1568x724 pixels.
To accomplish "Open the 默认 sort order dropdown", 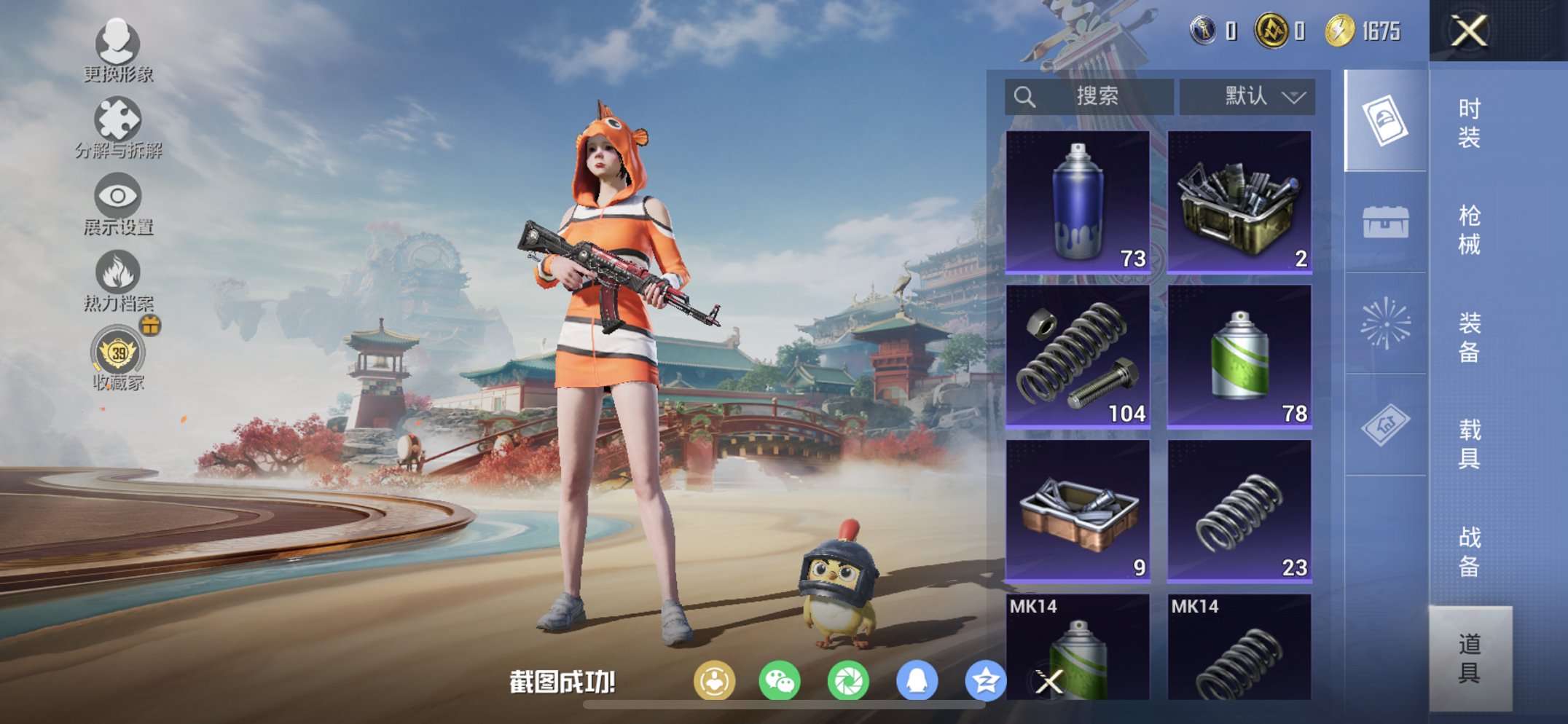I will pos(1247,95).
